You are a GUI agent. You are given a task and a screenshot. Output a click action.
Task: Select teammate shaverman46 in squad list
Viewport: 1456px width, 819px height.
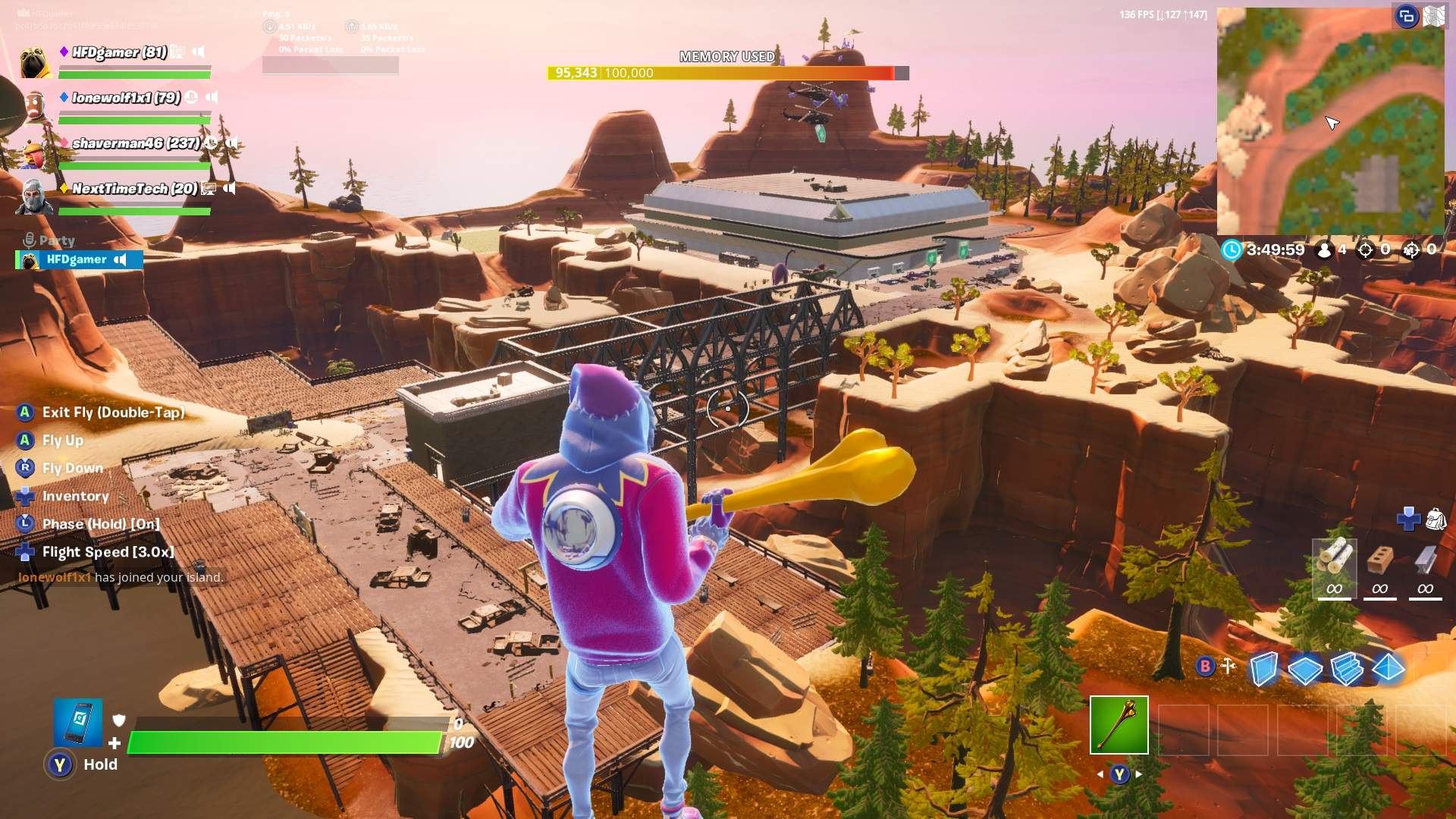pos(135,143)
